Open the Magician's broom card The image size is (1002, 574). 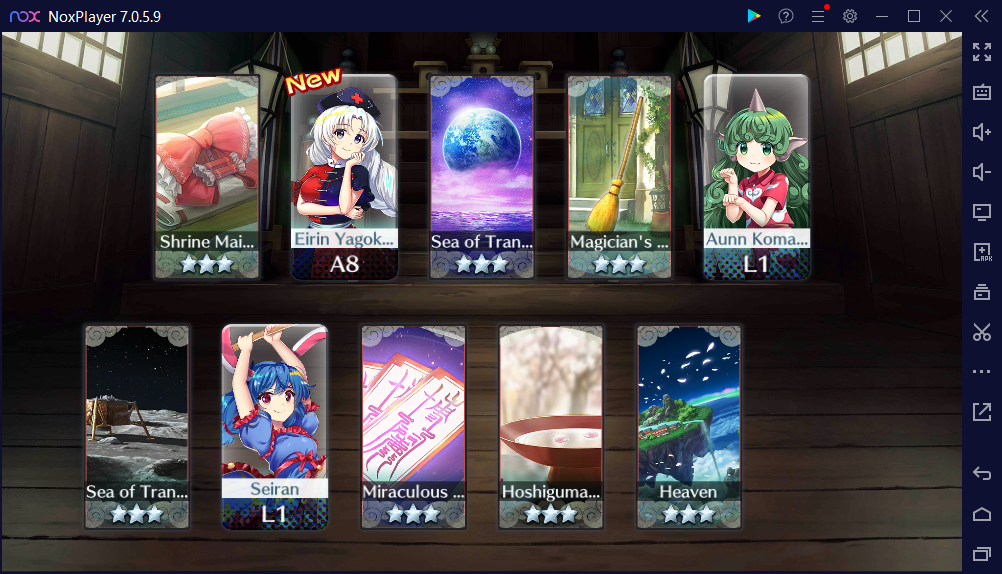619,177
